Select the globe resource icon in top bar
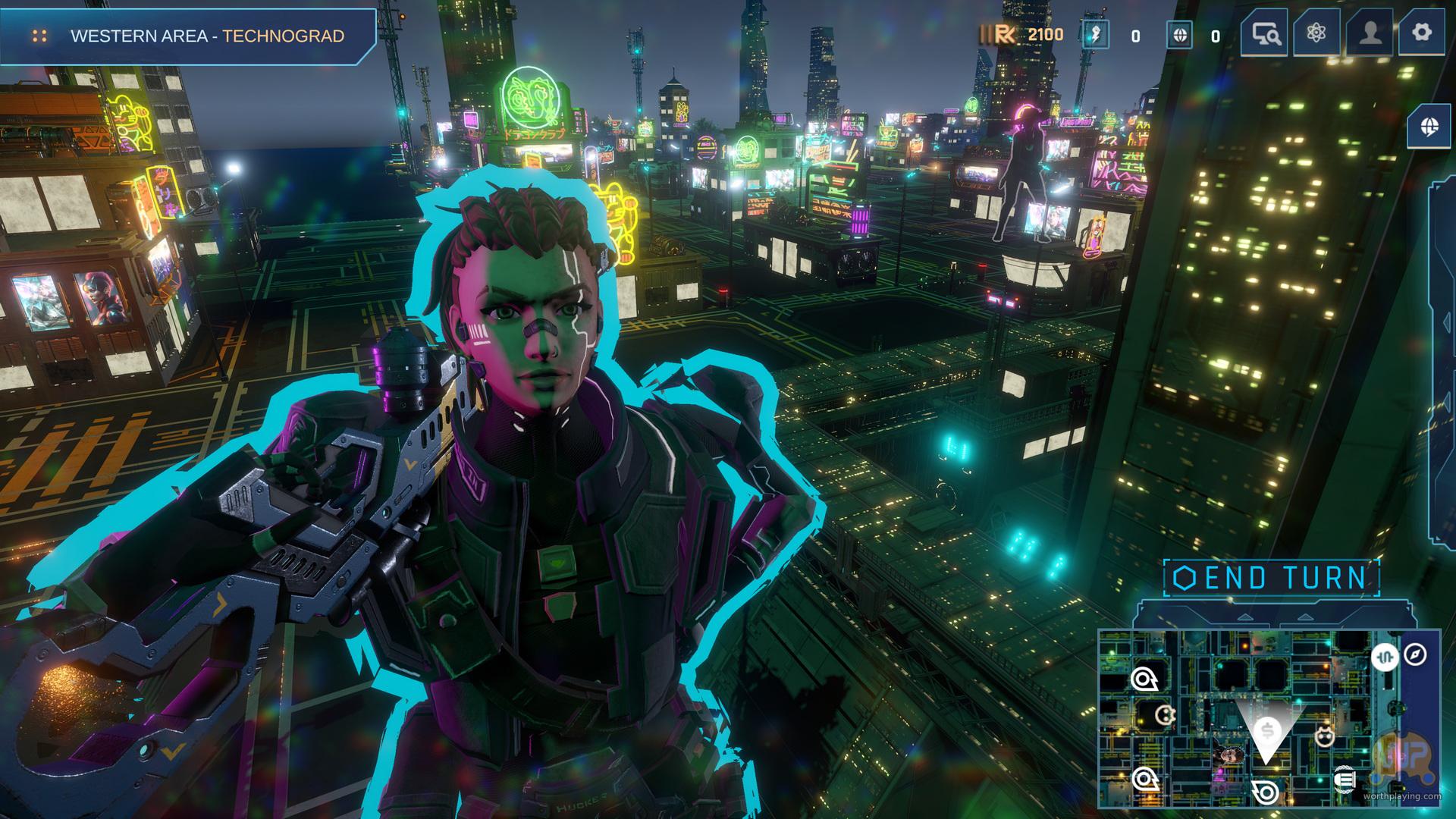 point(1178,35)
